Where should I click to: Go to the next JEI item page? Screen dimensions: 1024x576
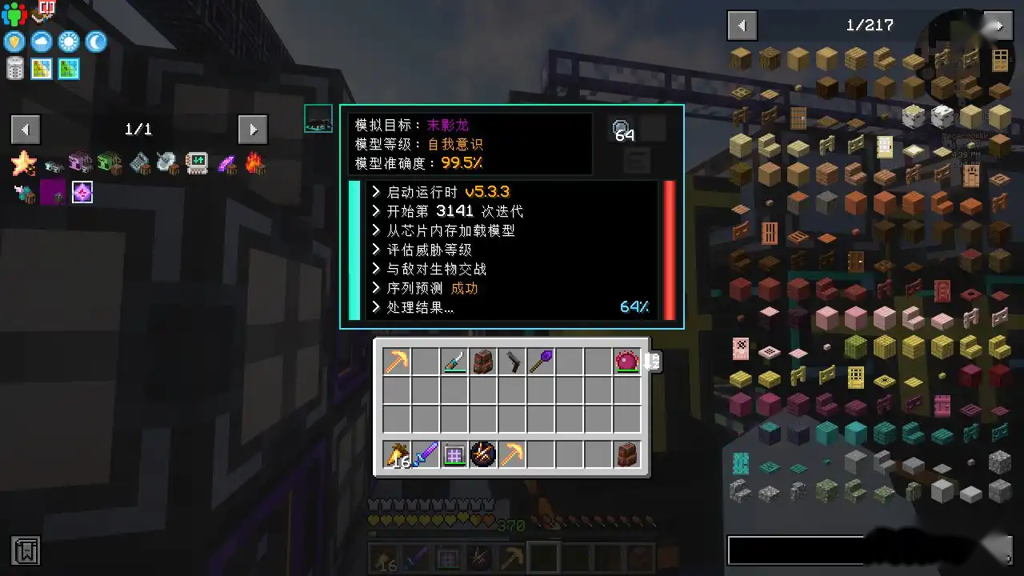(x=997, y=25)
